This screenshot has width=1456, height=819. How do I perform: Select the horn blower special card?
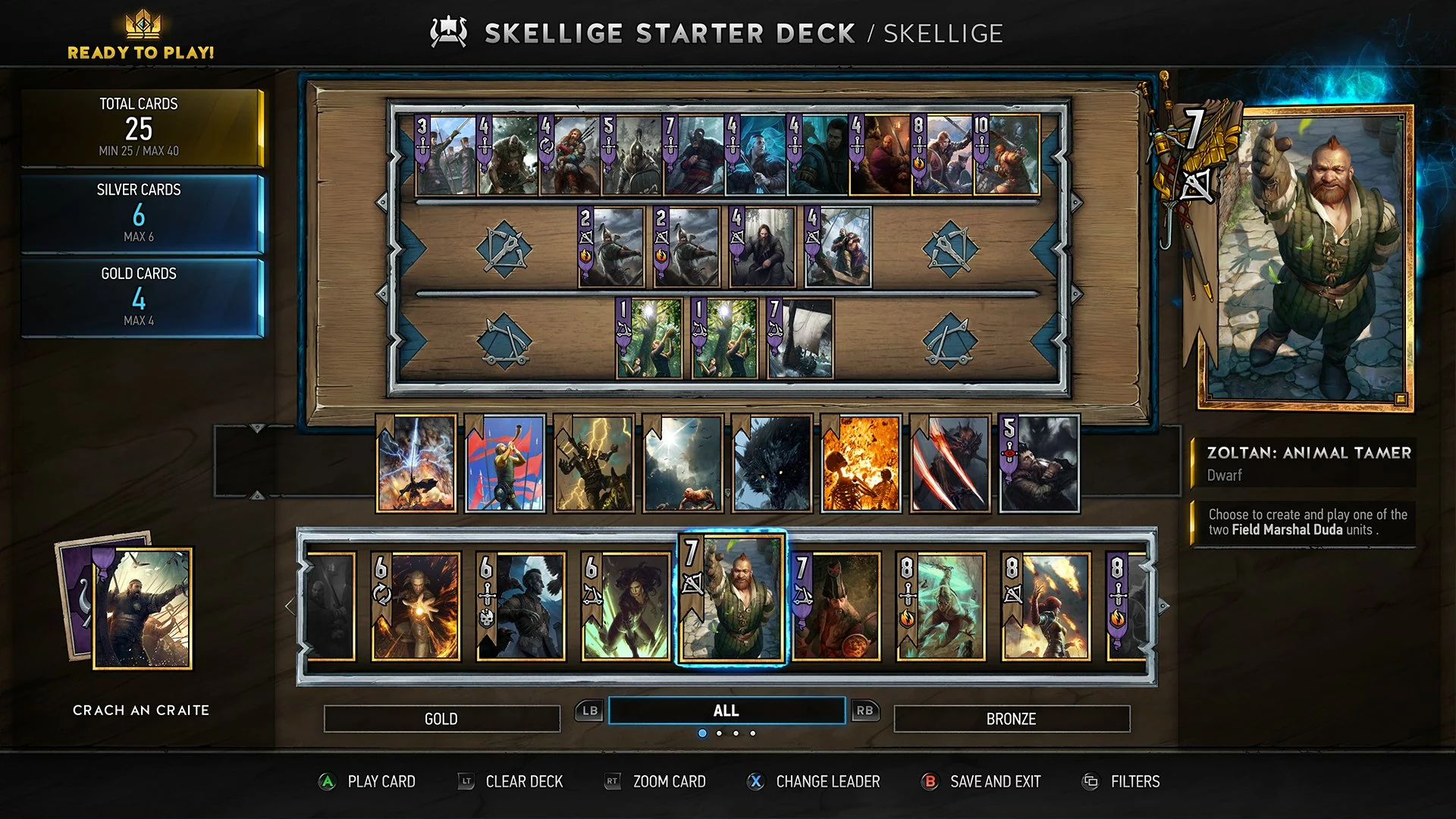[505, 463]
